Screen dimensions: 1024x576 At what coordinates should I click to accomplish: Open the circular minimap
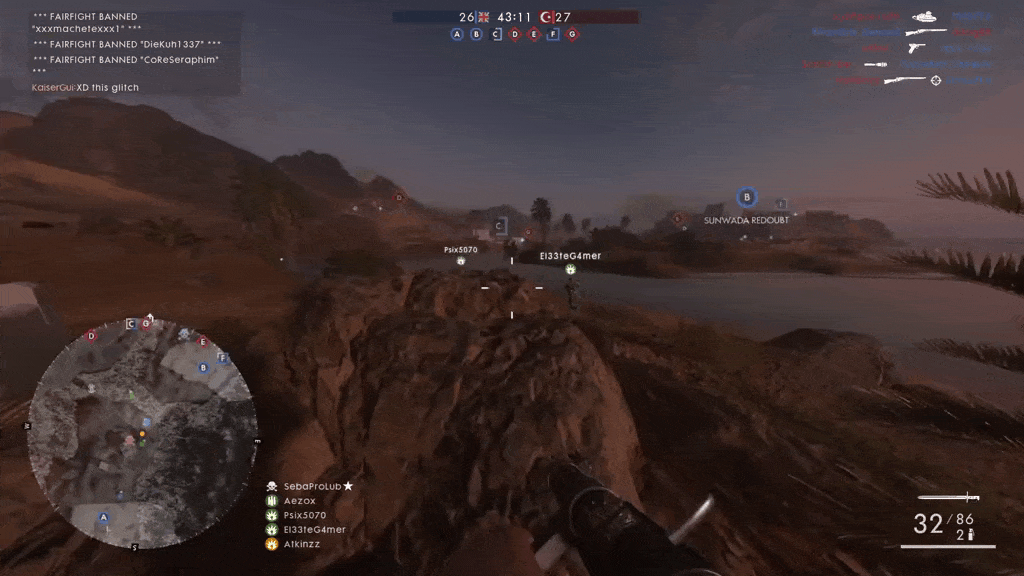[x=140, y=432]
